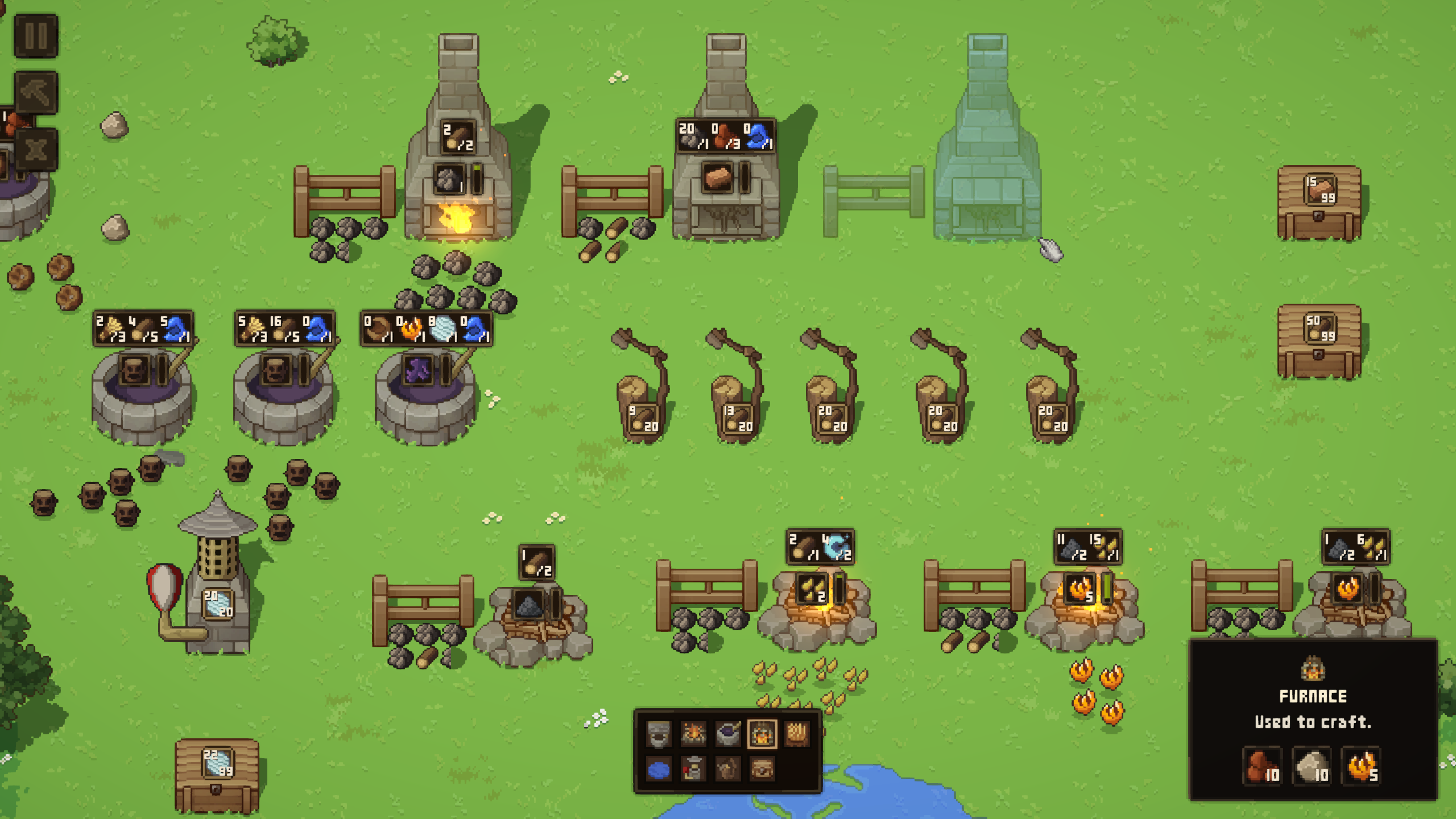Choose the campfire build option
This screenshot has width=1456, height=819.
[x=693, y=734]
